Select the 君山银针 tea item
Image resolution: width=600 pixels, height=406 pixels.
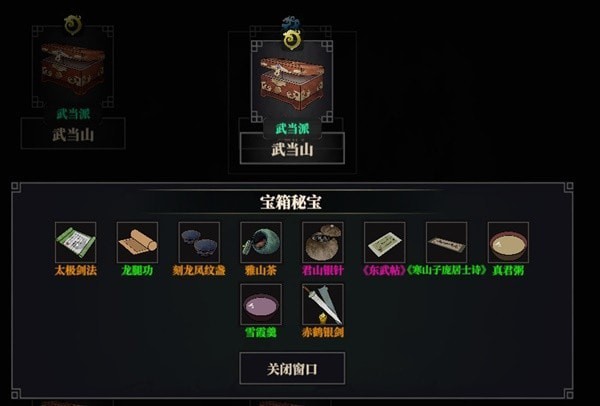point(323,243)
